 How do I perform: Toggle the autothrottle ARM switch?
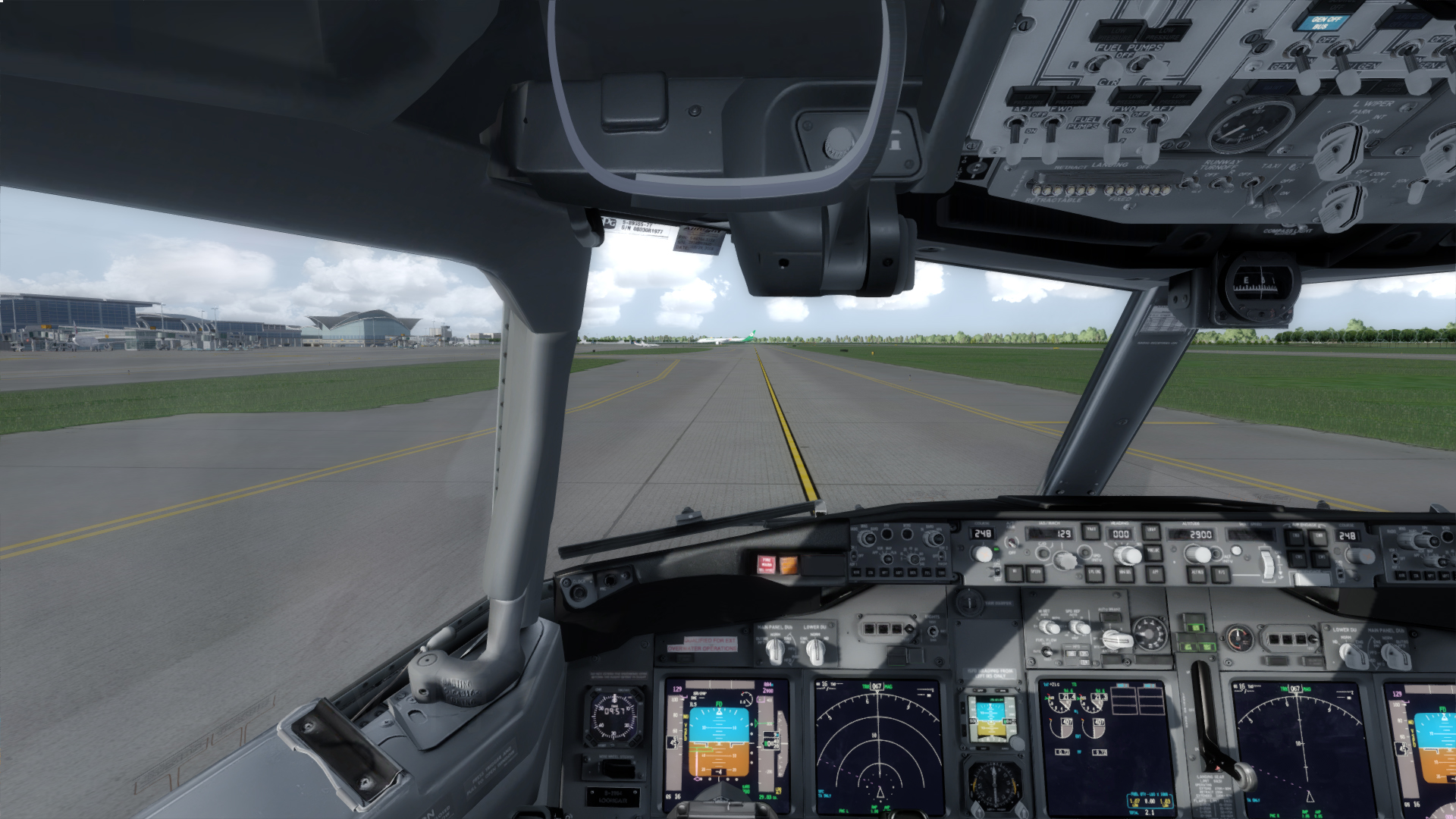pyautogui.click(x=1012, y=544)
